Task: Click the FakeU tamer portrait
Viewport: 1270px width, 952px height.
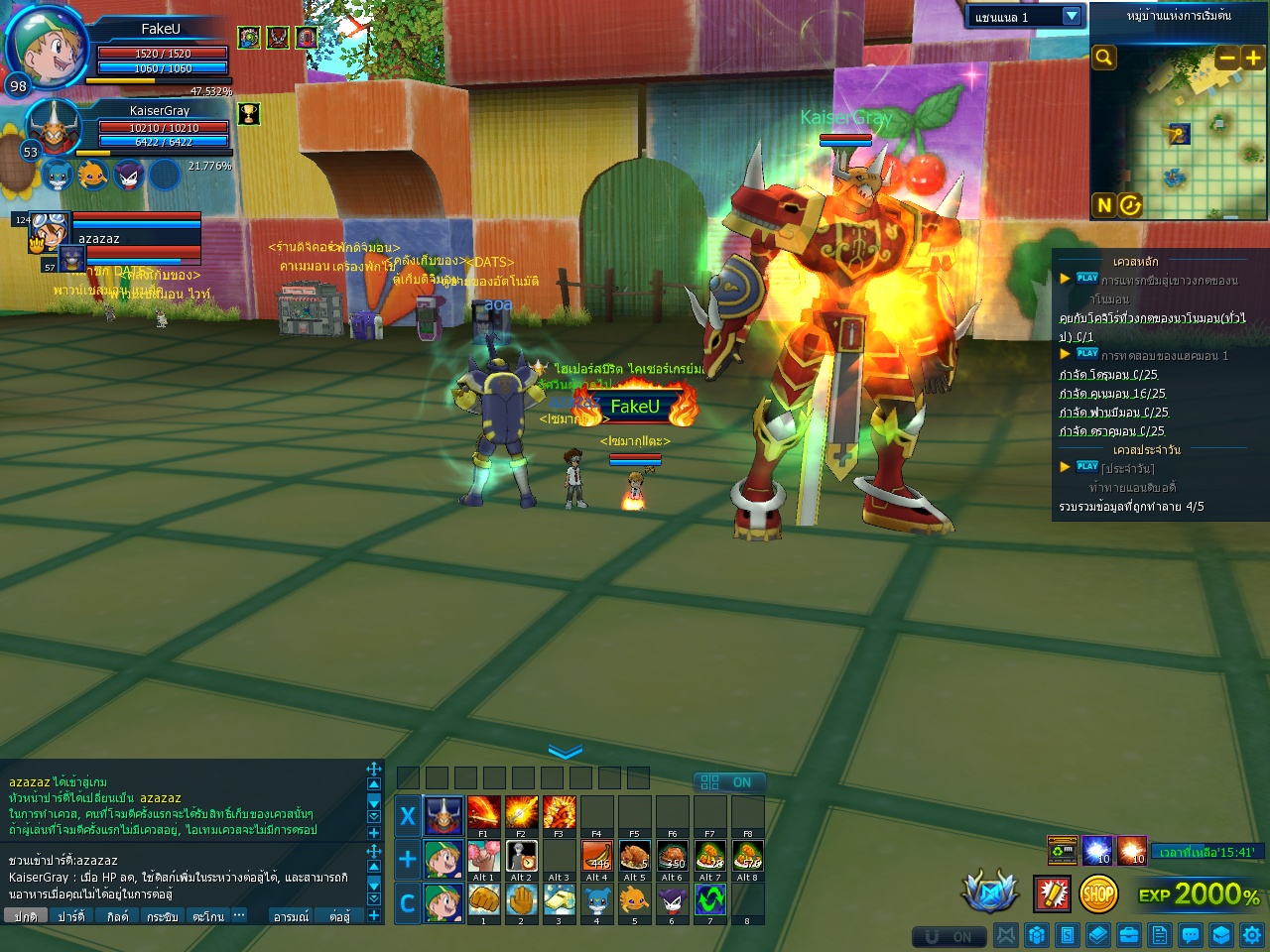Action: pyautogui.click(x=45, y=47)
